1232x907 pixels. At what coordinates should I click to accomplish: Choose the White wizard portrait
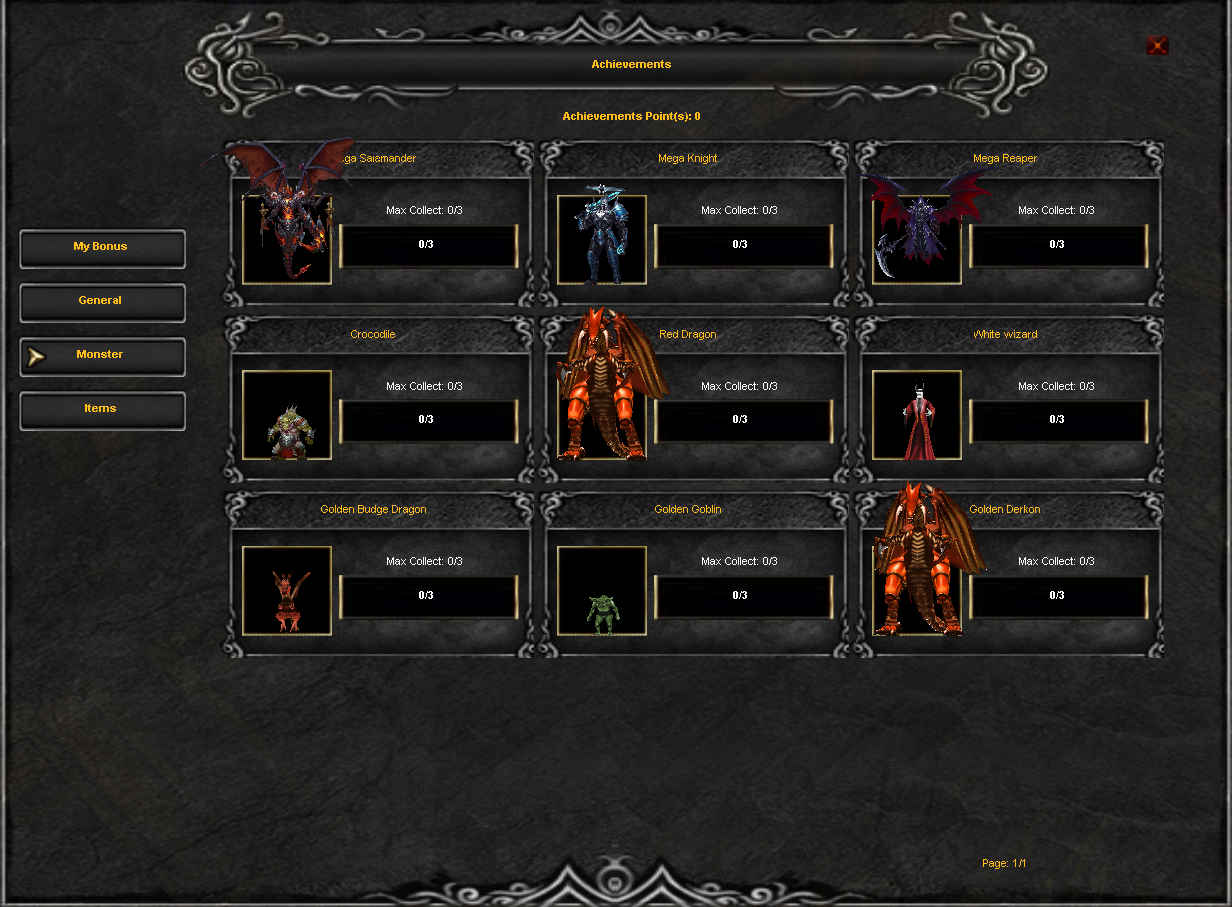917,415
